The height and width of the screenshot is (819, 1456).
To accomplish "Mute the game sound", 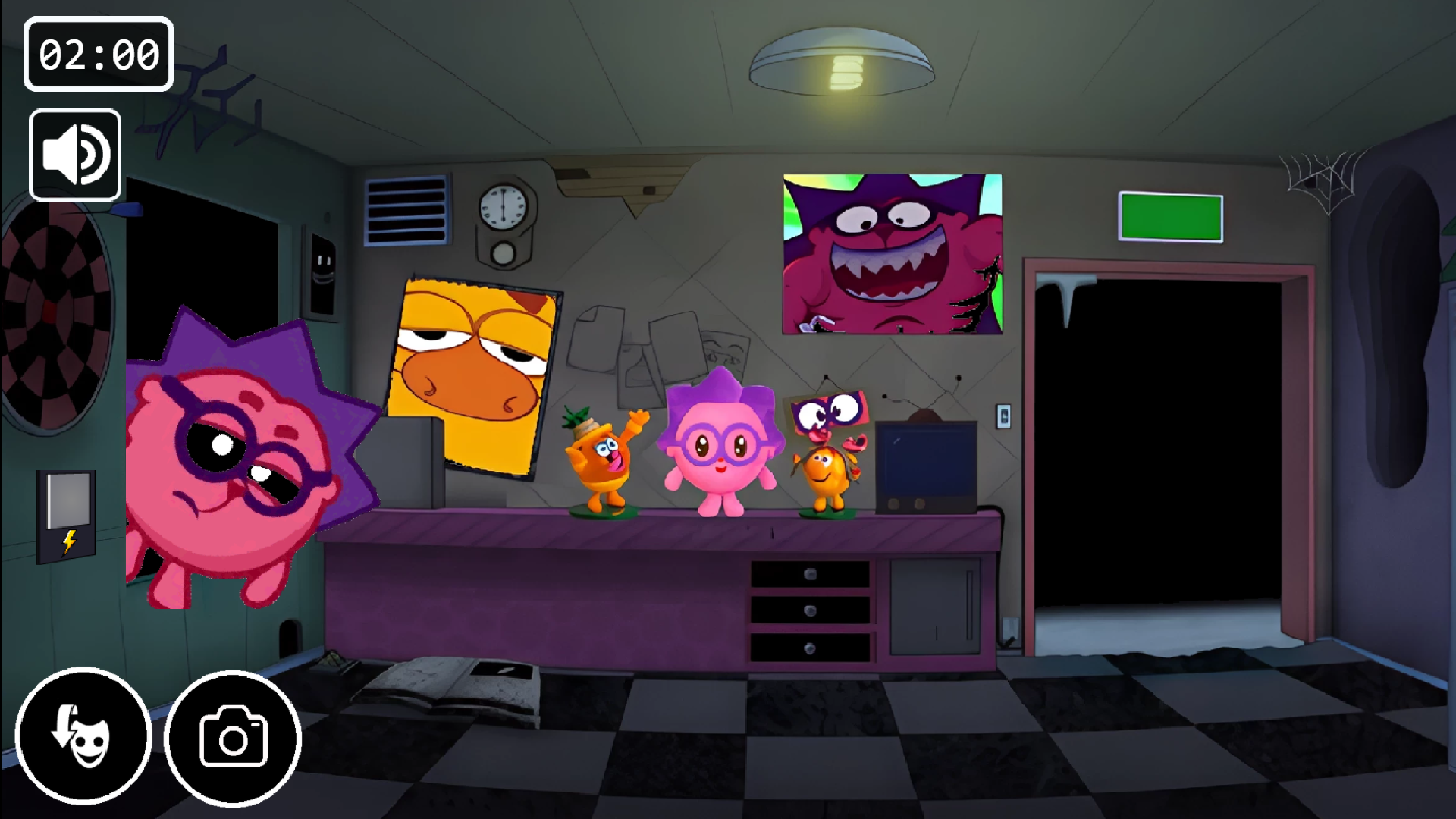I will tap(74, 154).
